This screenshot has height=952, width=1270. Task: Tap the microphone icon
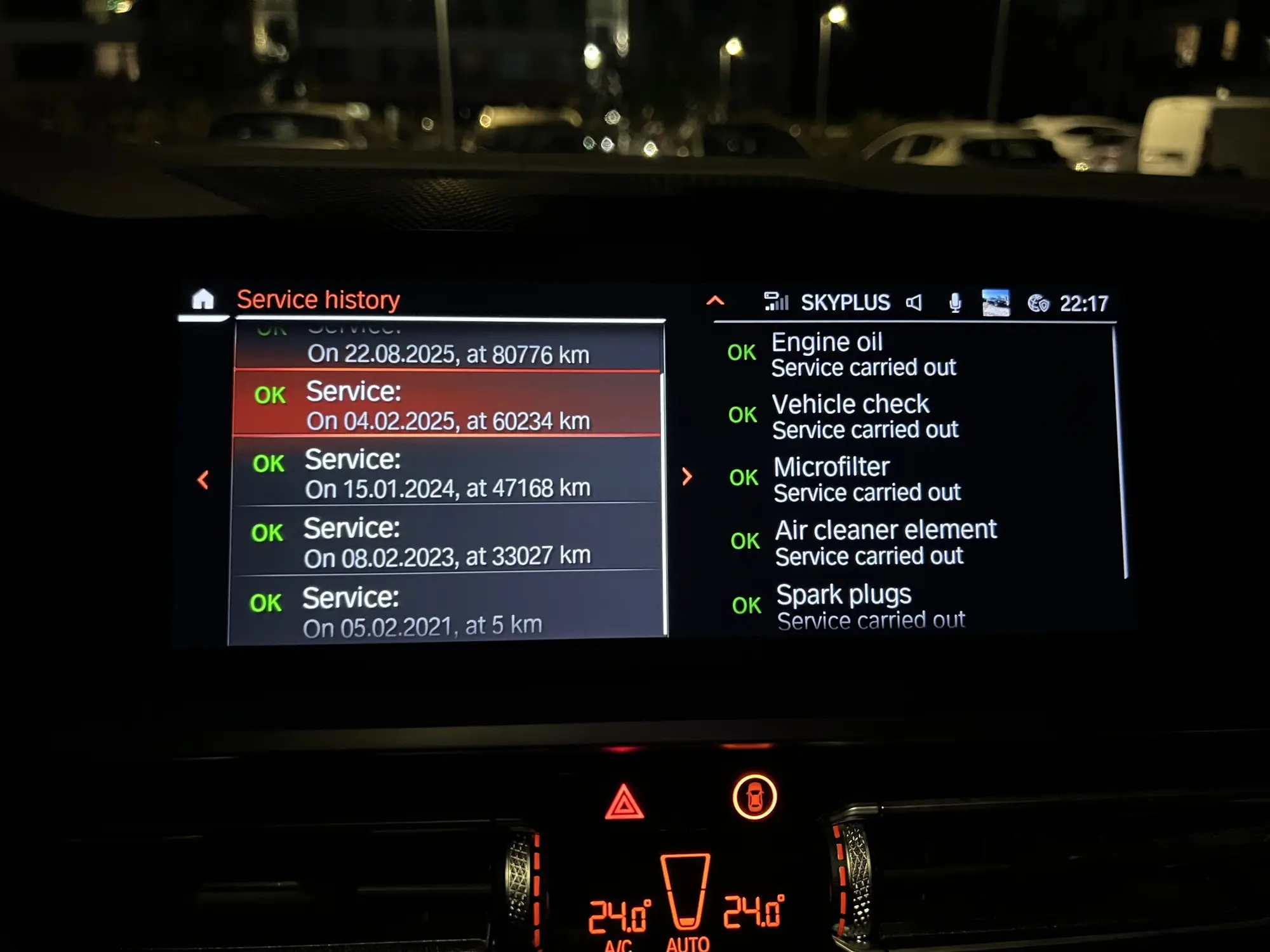(954, 303)
